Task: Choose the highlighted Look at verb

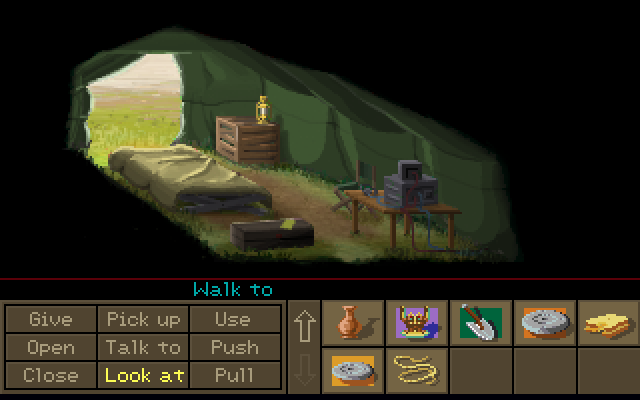Action: click(x=143, y=375)
